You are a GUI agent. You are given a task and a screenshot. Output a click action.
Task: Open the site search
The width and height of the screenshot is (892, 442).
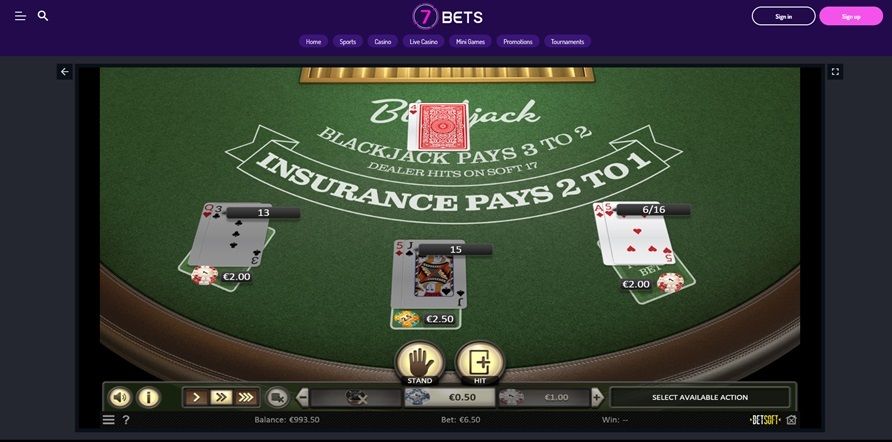(43, 16)
